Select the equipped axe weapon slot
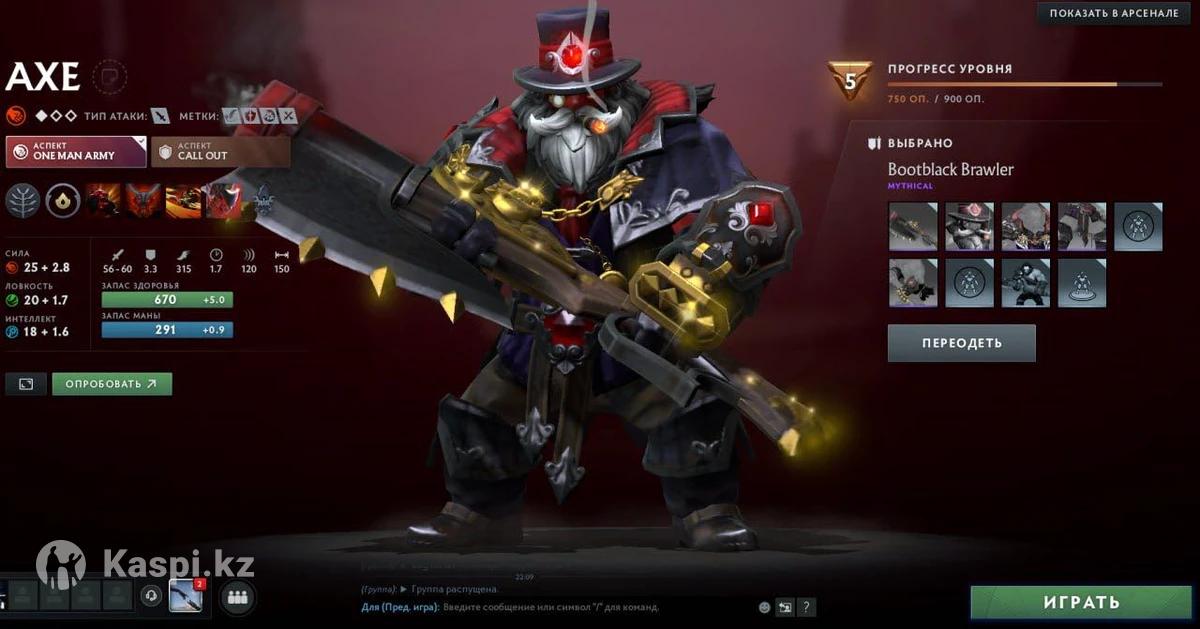This screenshot has height=629, width=1200. click(913, 226)
